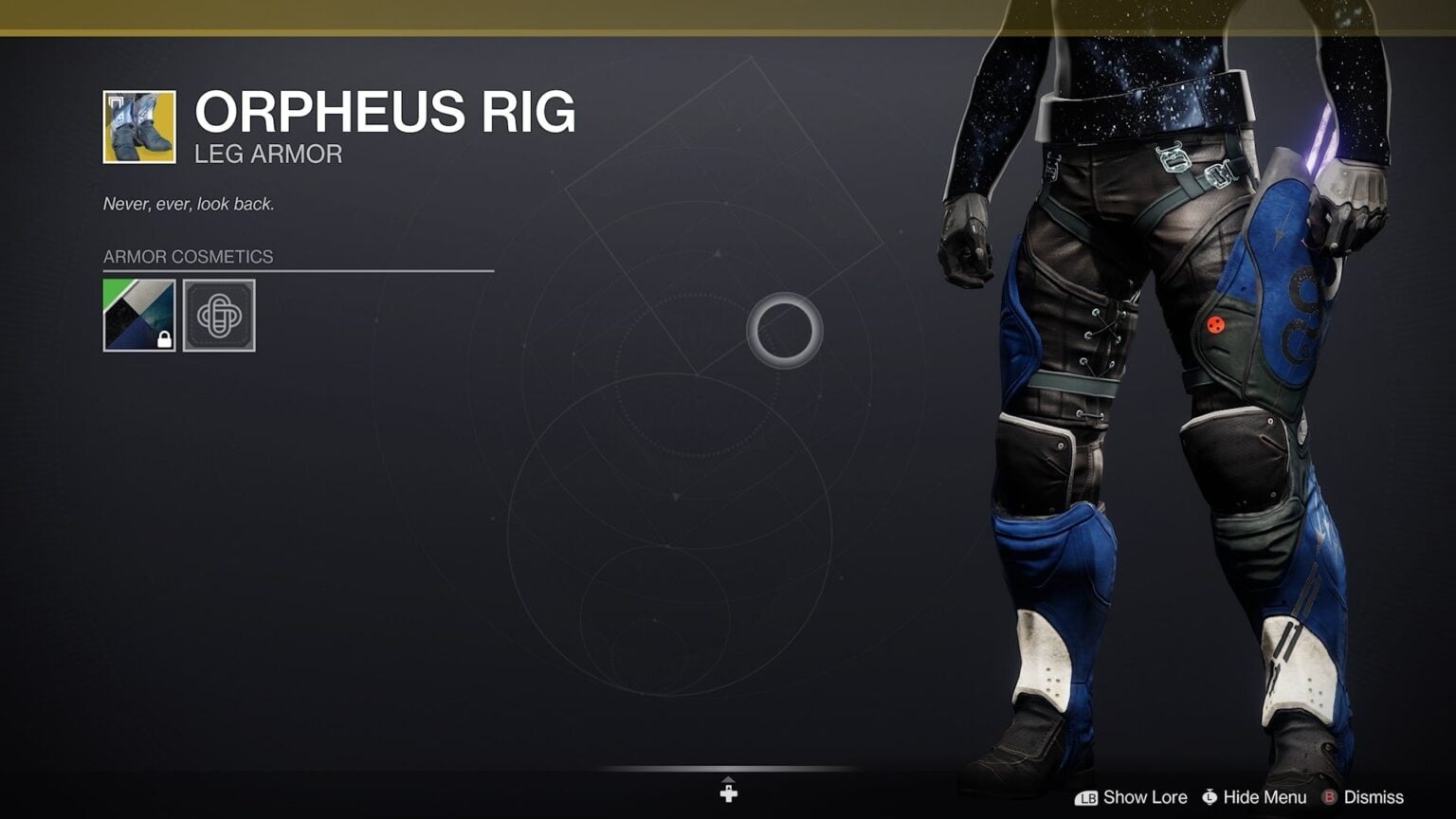Click the Leg Armor category label
This screenshot has height=819, width=1456.
266,154
